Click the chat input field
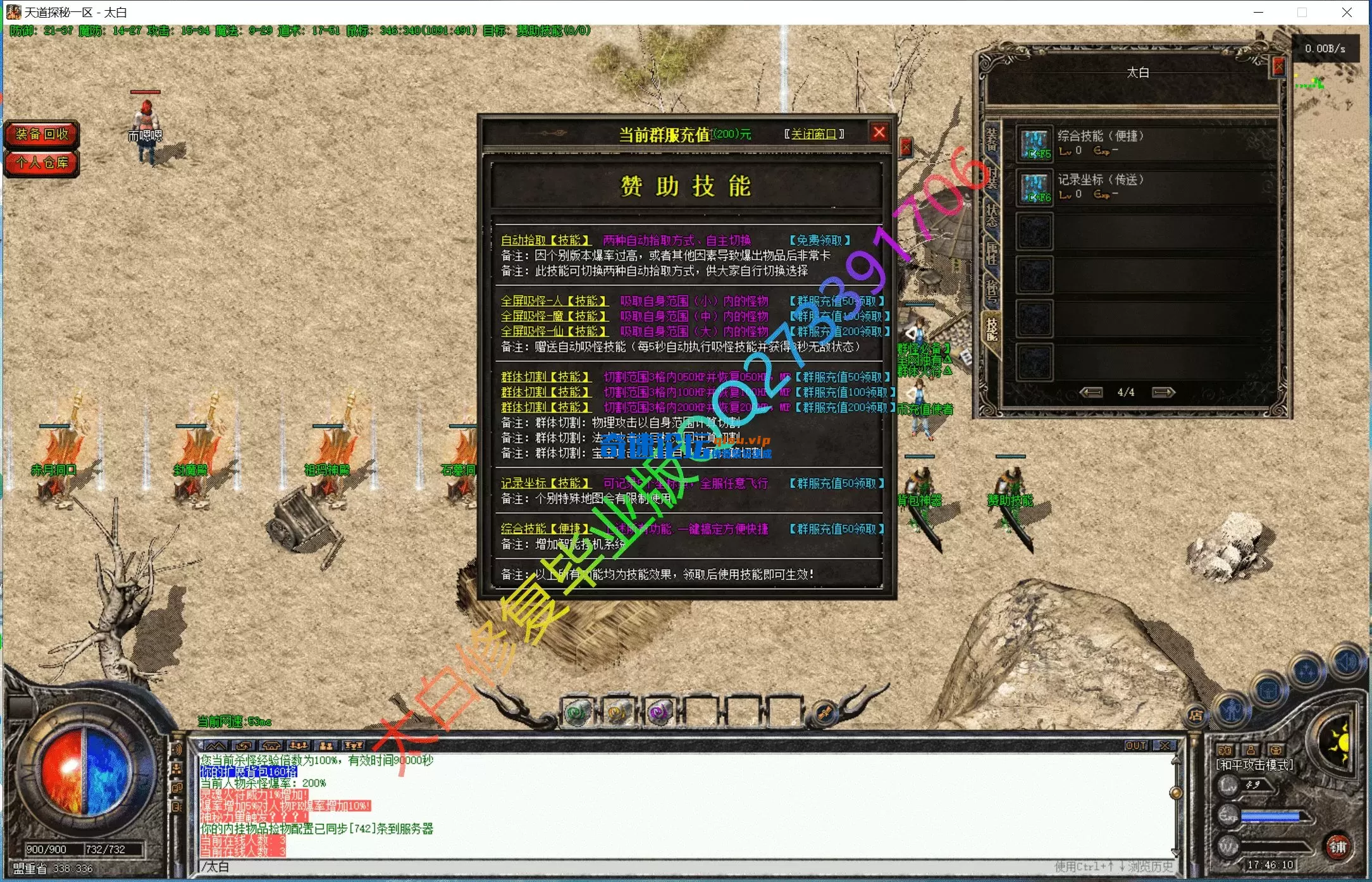The image size is (1372, 882). click(633, 867)
